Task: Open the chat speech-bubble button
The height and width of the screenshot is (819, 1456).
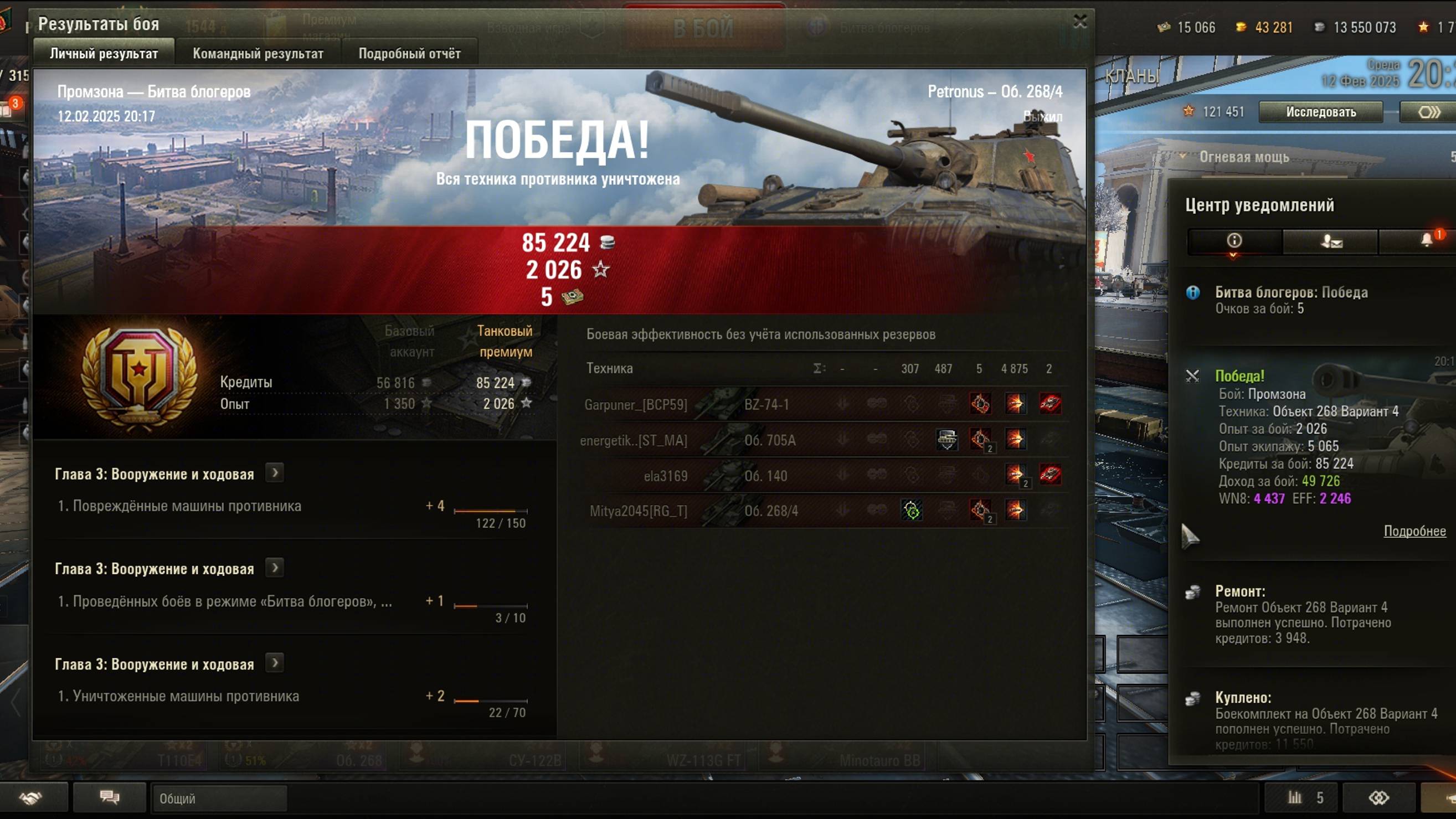Action: tap(110, 797)
